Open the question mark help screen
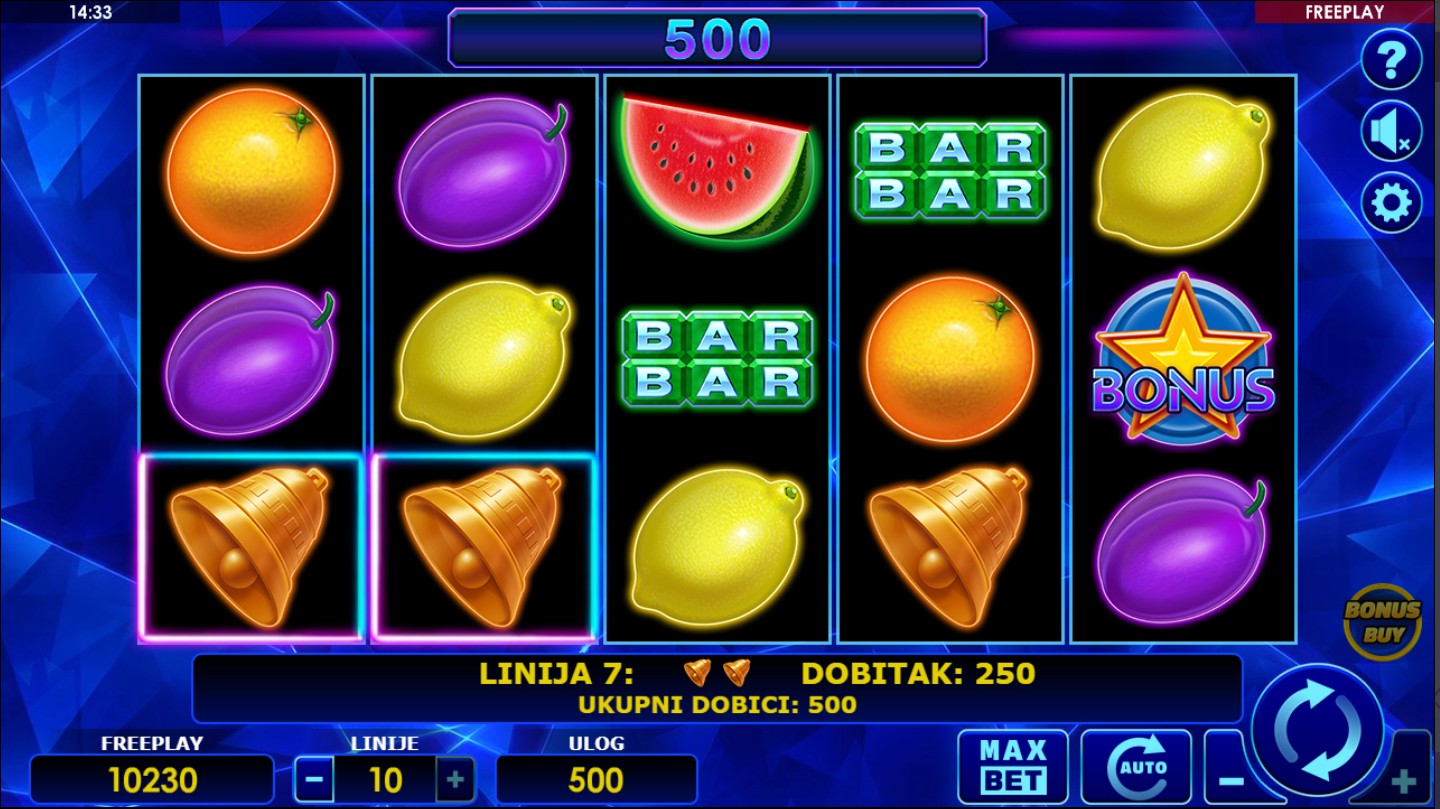Viewport: 1440px width, 809px height. (1391, 61)
